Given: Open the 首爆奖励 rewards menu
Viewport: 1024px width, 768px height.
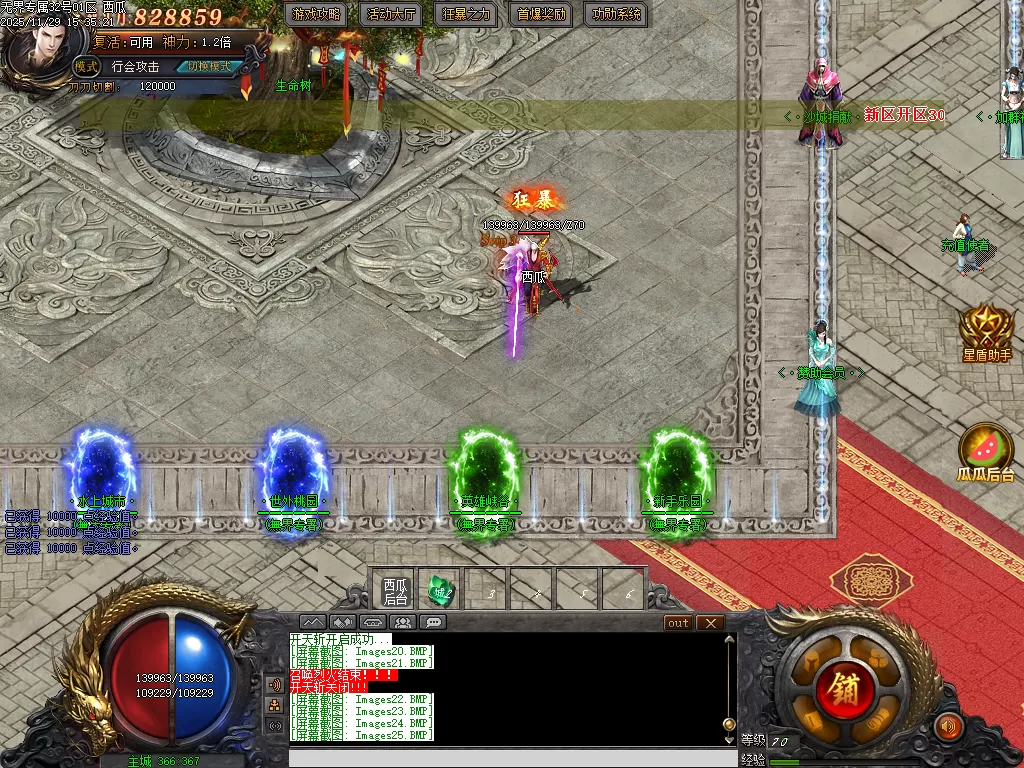Looking at the screenshot, I should pos(541,14).
